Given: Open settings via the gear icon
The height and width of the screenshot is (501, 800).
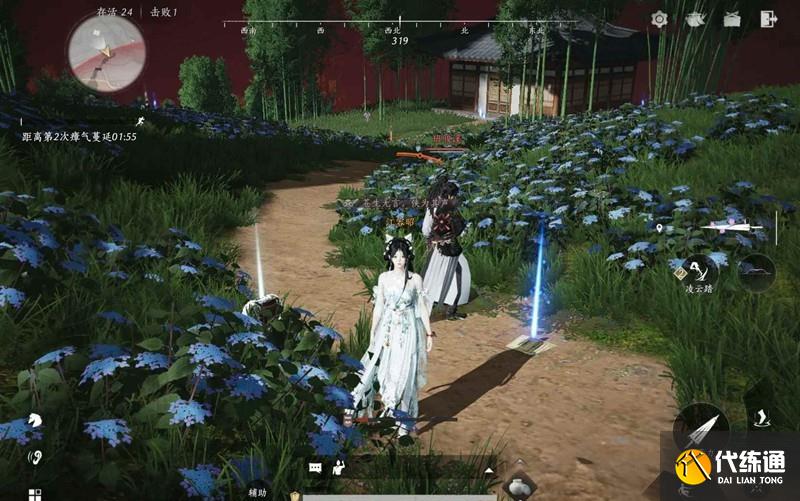Looking at the screenshot, I should (659, 19).
